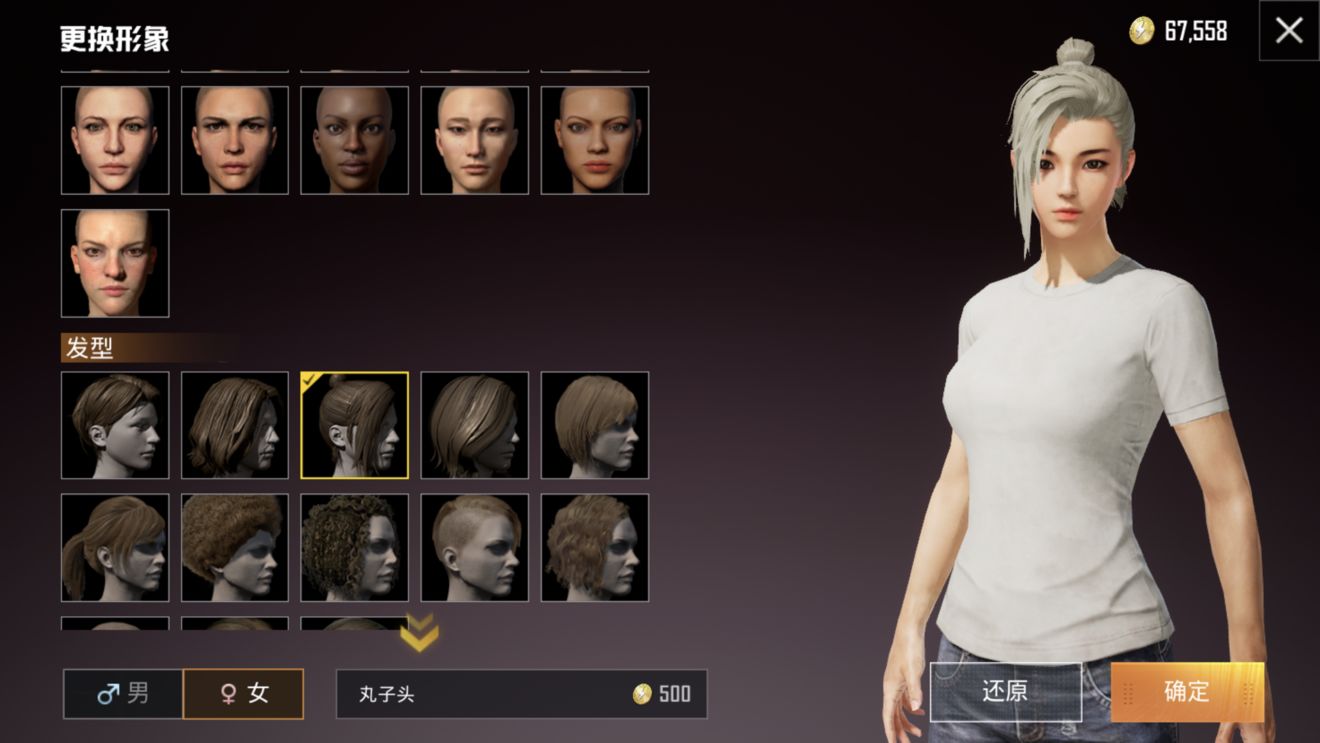The height and width of the screenshot is (743, 1320).
Task: Choose the ponytail hairstyle
Action: [115, 548]
